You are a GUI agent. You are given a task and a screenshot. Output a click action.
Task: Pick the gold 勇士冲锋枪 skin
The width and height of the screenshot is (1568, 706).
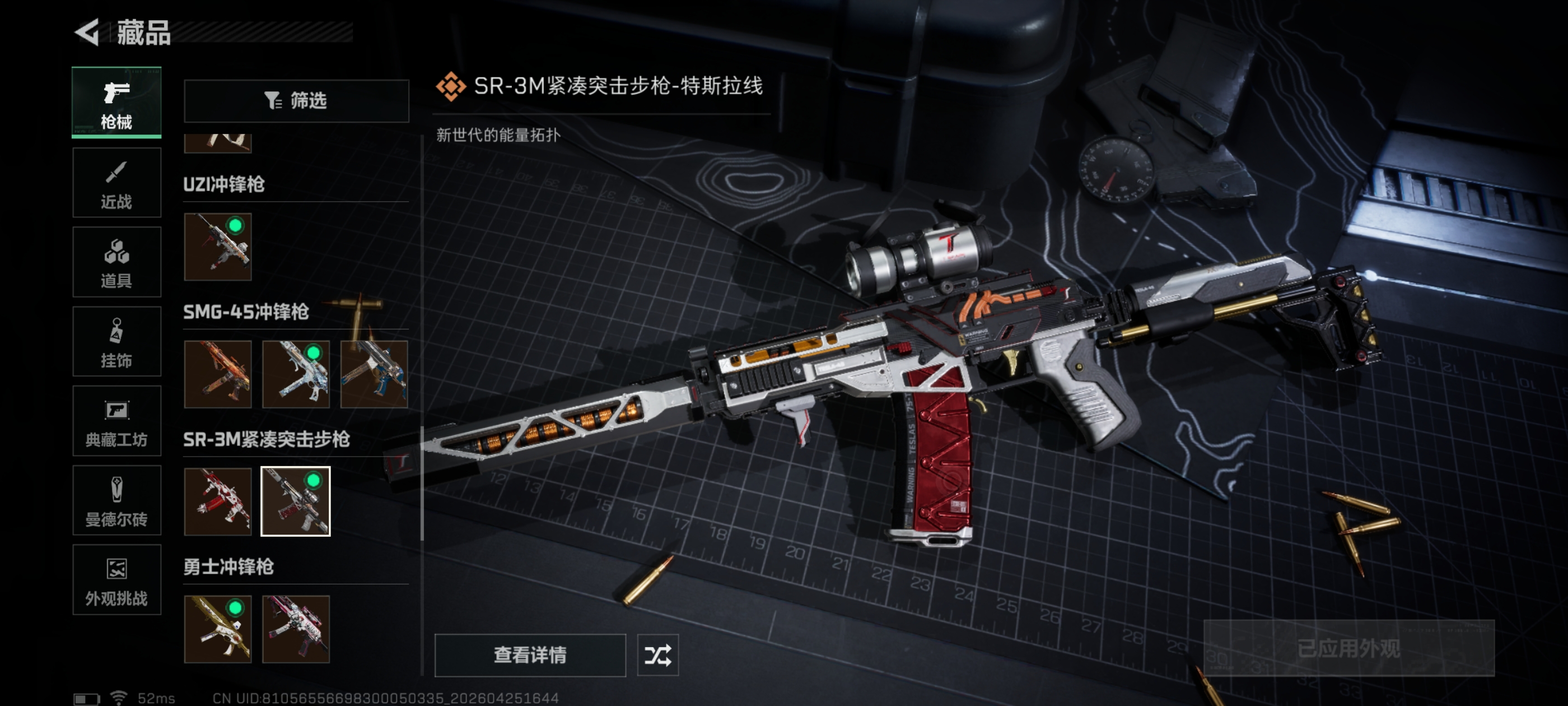point(218,629)
